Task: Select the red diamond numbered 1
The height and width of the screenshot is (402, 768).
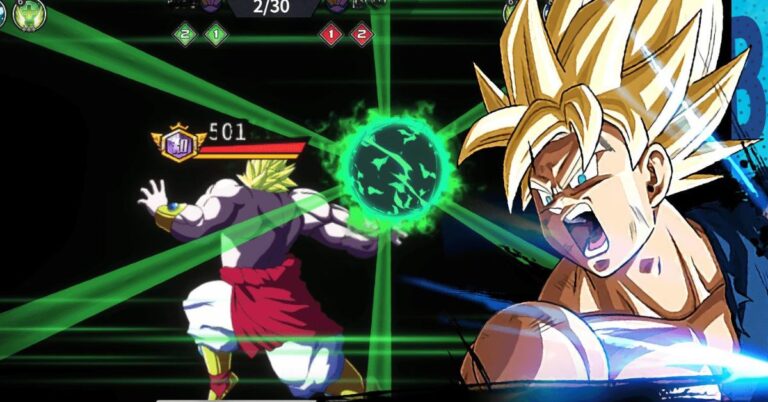Action: tap(333, 34)
